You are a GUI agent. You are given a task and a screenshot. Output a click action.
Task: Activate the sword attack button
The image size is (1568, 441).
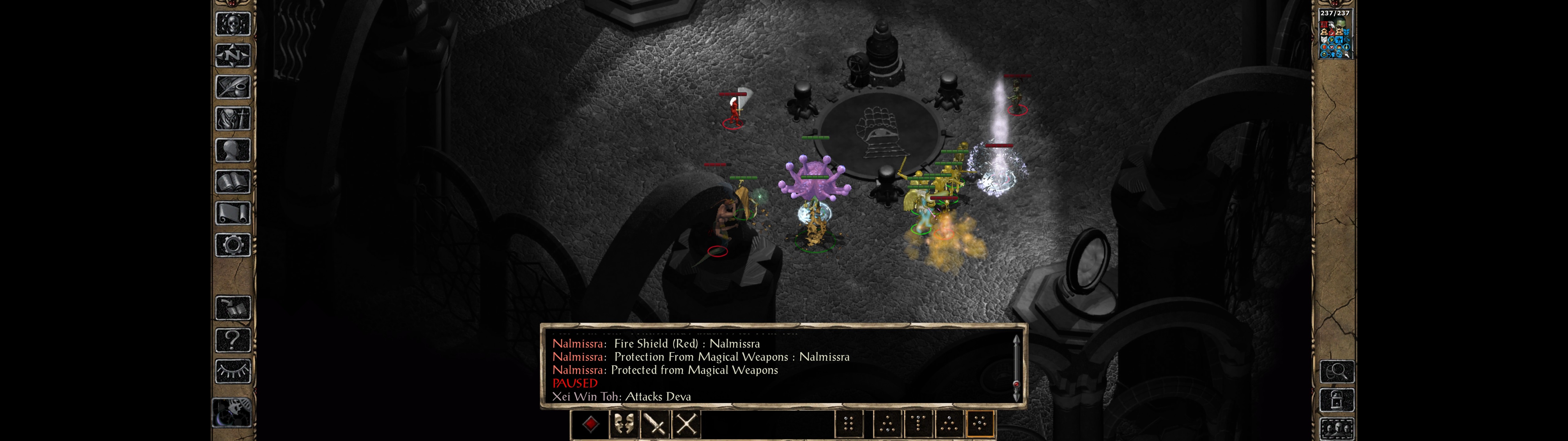pyautogui.click(x=655, y=424)
